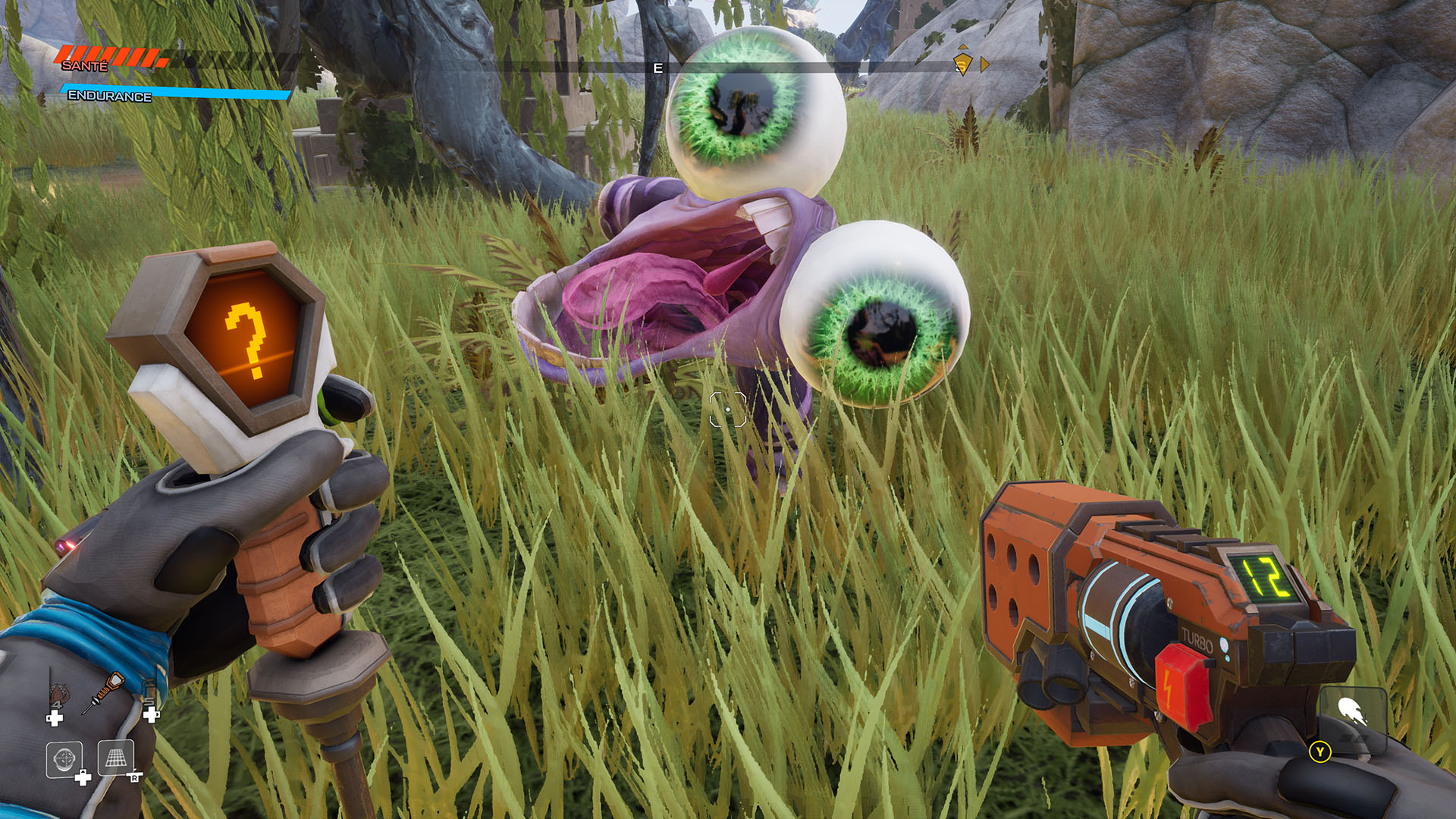This screenshot has height=819, width=1456.
Task: Toggle the R shoulder button prompt
Action: pyautogui.click(x=134, y=777)
